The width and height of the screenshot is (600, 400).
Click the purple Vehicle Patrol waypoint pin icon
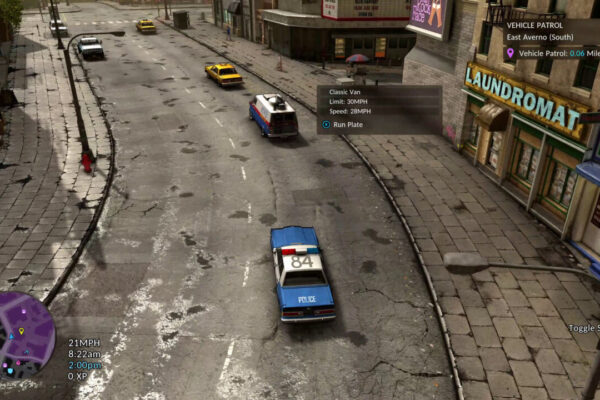pyautogui.click(x=510, y=53)
